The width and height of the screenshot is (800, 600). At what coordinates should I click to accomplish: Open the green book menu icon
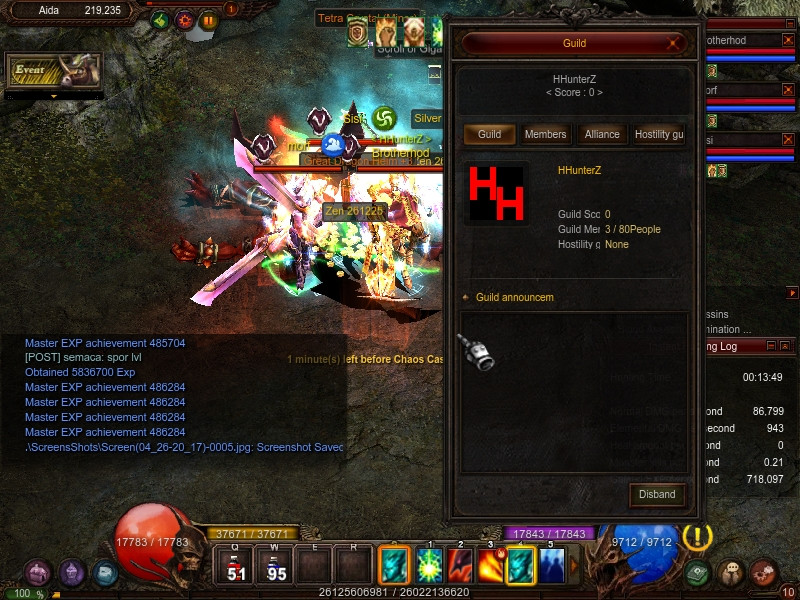[x=699, y=574]
